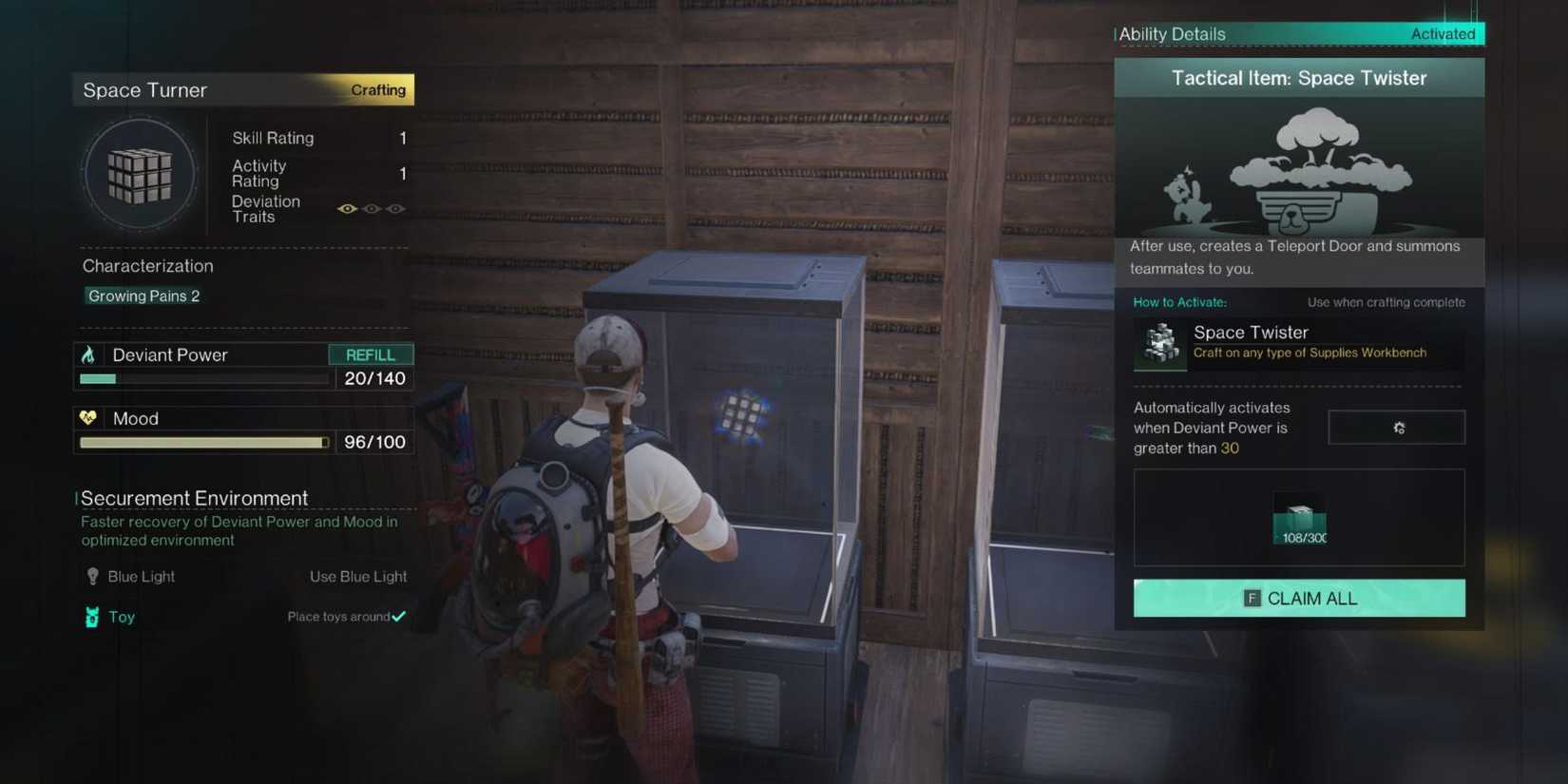Screen dimensions: 1568x784
Task: Expand the Characterization section
Action: click(147, 265)
